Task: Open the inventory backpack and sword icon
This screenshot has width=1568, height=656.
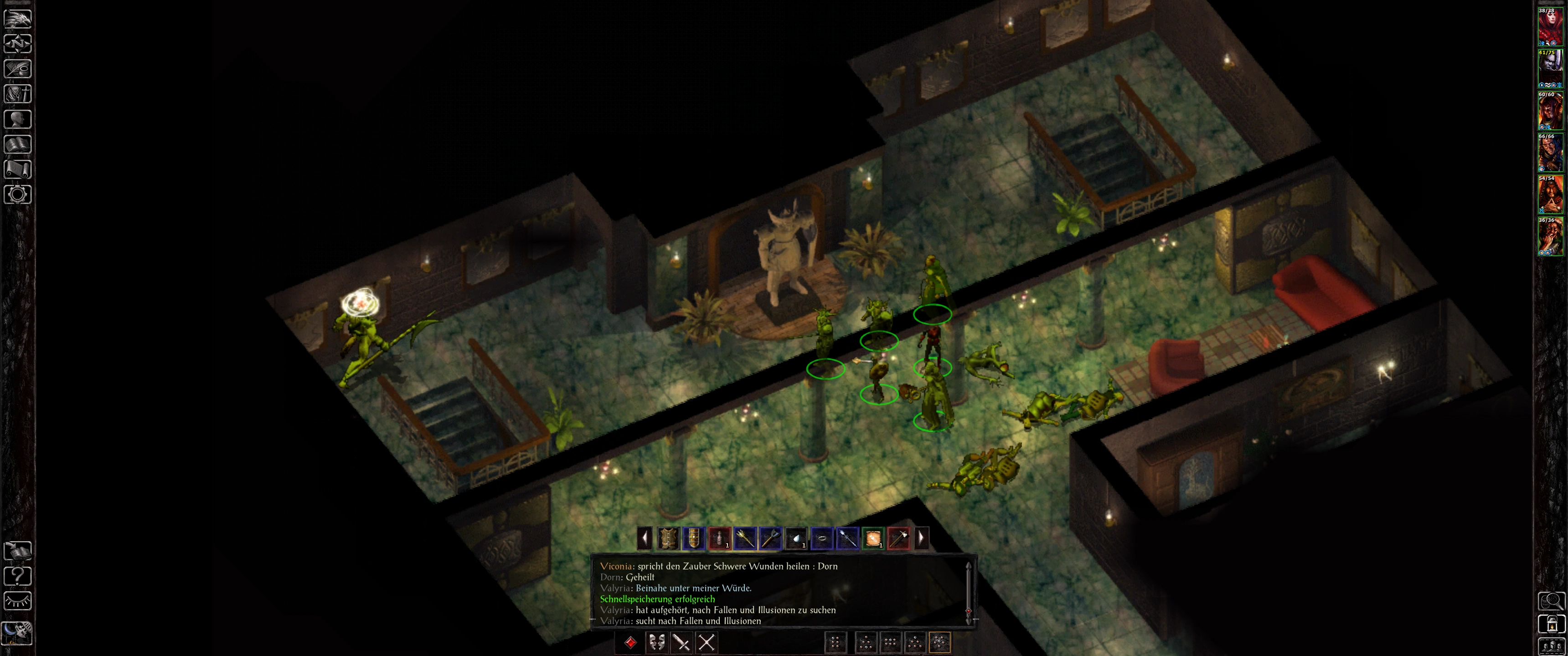Action: pyautogui.click(x=18, y=94)
